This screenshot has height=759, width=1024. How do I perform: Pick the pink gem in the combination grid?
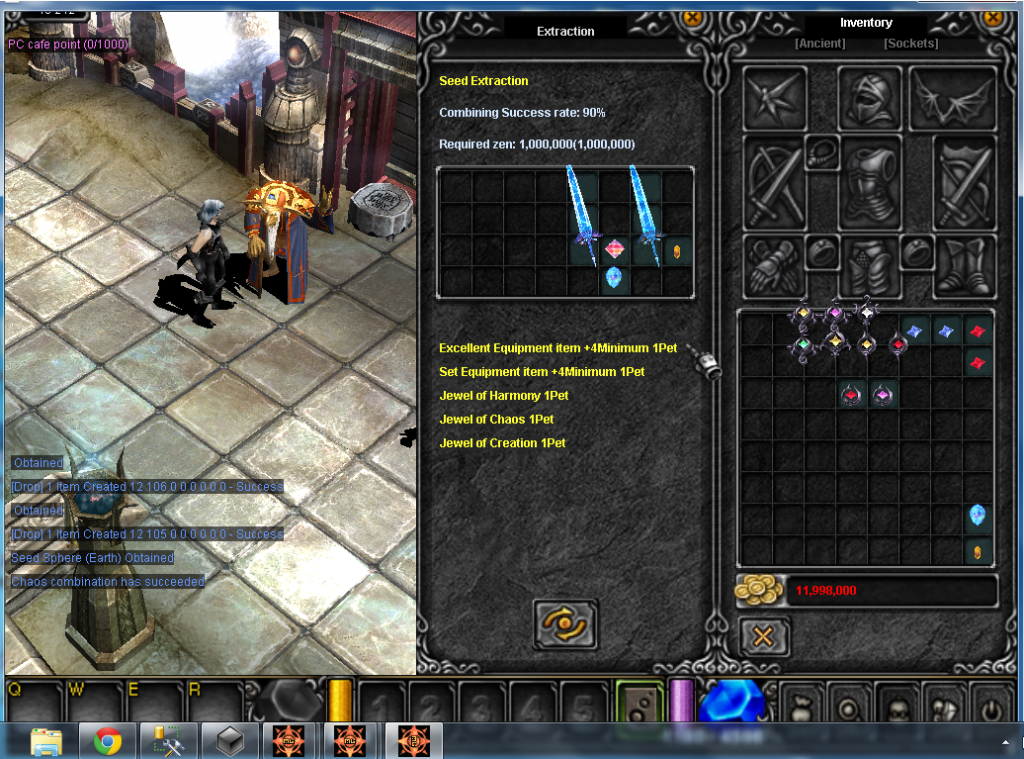(x=615, y=249)
